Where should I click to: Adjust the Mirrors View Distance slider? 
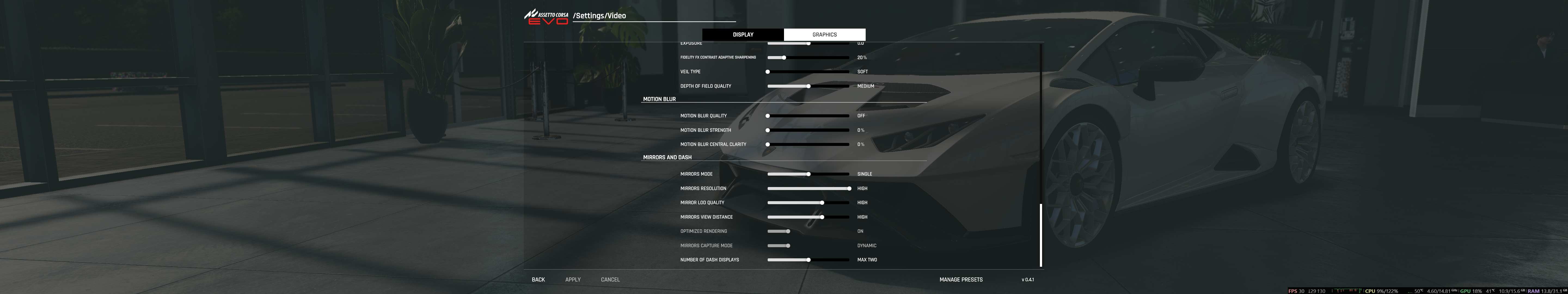[x=822, y=217]
